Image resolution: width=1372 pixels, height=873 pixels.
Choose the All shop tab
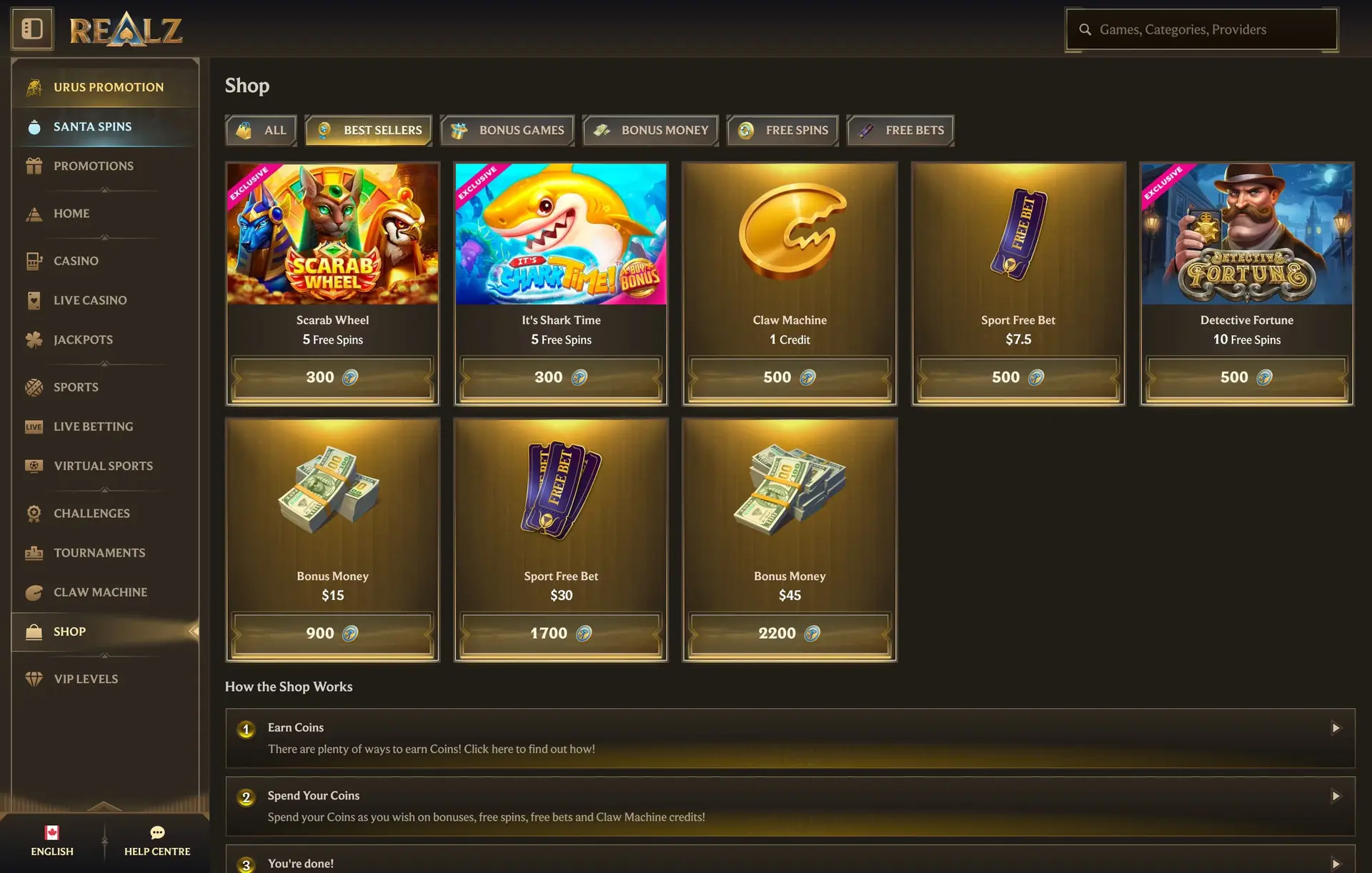click(261, 130)
